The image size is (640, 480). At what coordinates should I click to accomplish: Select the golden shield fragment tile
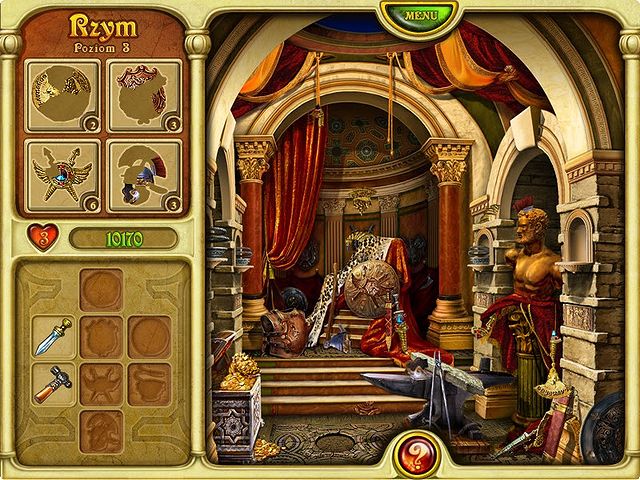tap(64, 96)
